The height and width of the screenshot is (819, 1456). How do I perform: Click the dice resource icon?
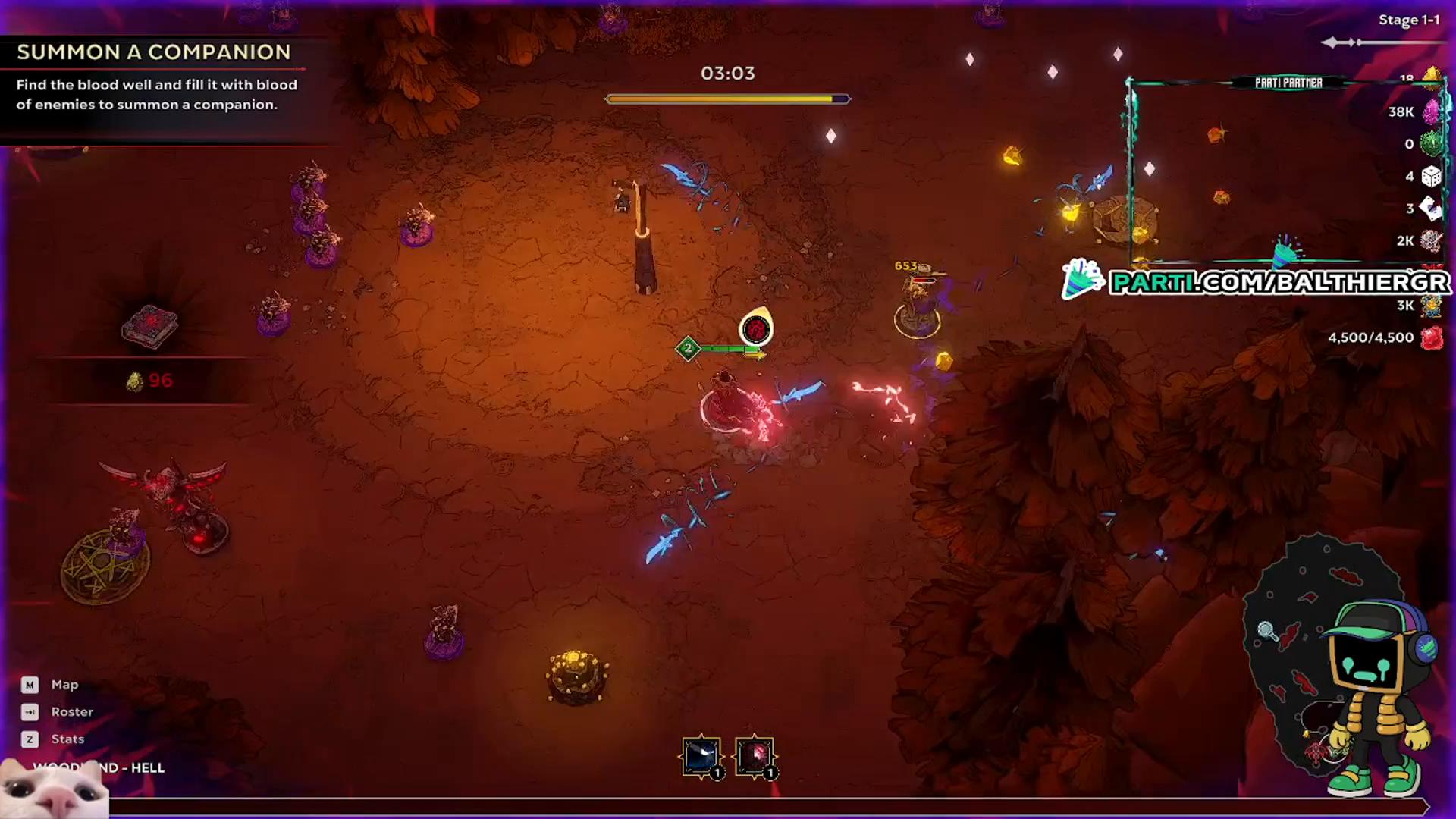coord(1431,177)
